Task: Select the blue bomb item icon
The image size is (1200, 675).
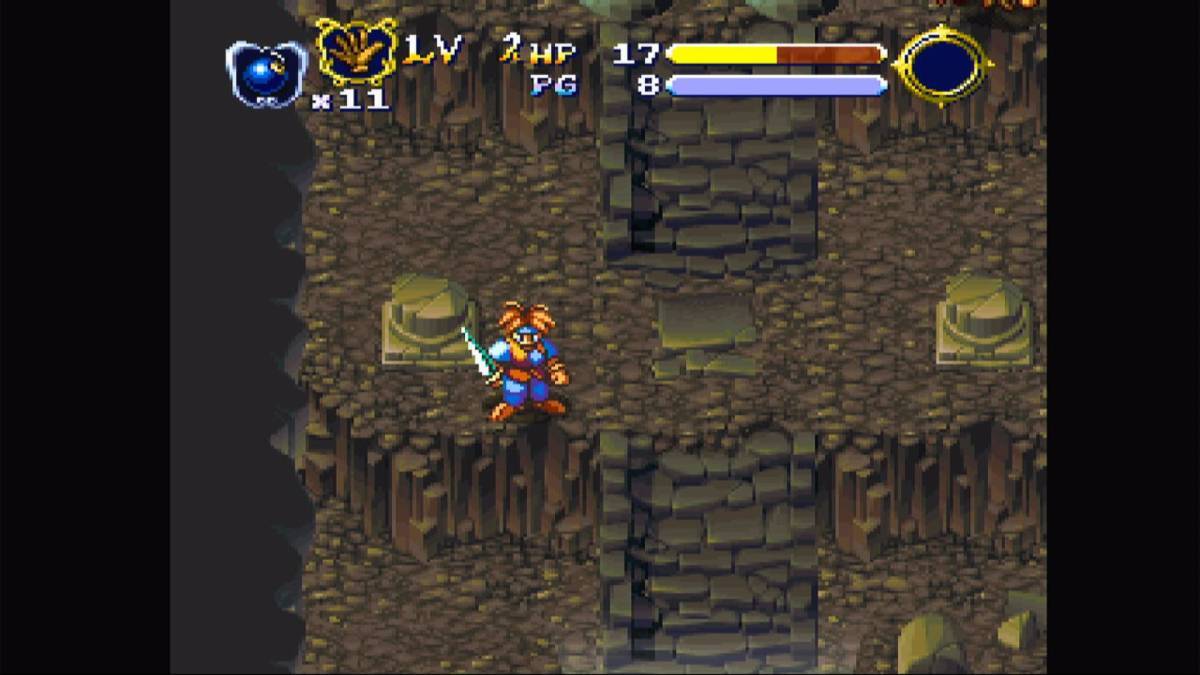Action: click(x=265, y=72)
